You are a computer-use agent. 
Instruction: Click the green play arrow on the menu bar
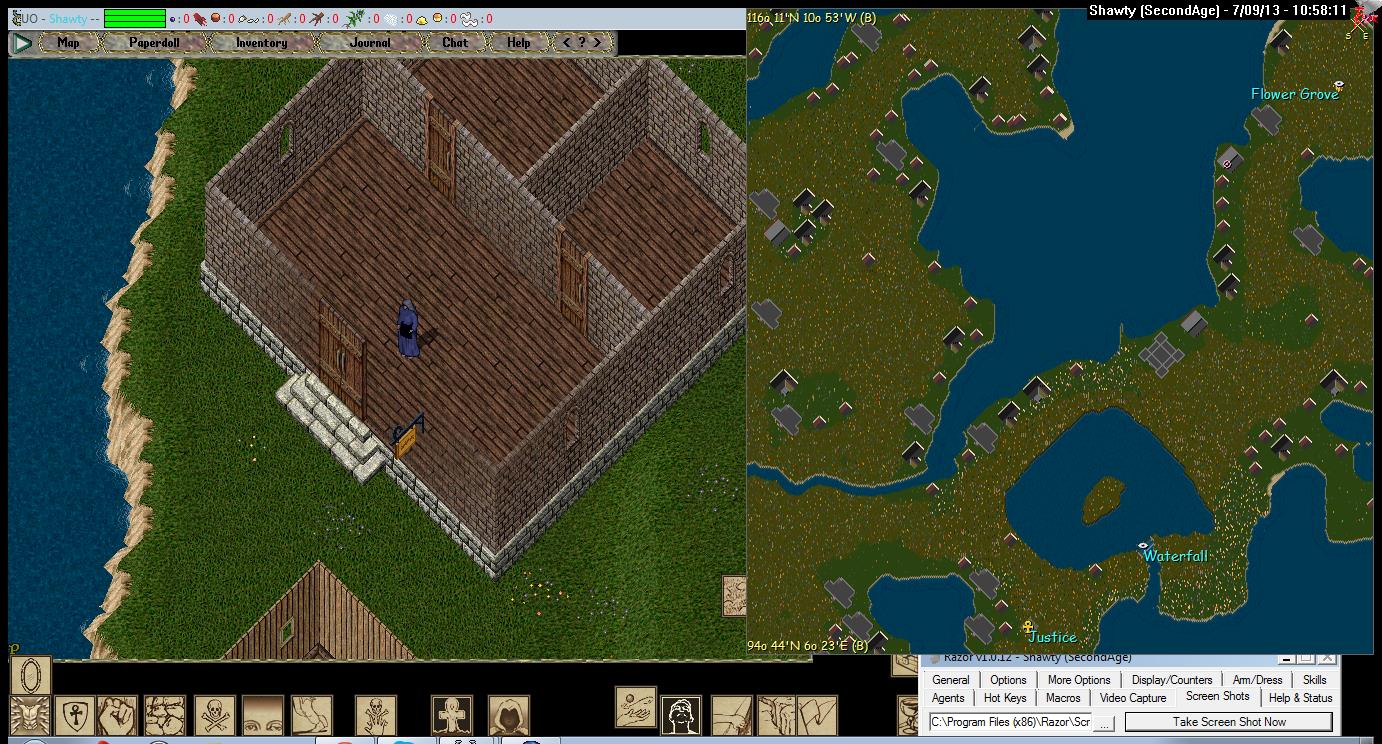(x=21, y=43)
